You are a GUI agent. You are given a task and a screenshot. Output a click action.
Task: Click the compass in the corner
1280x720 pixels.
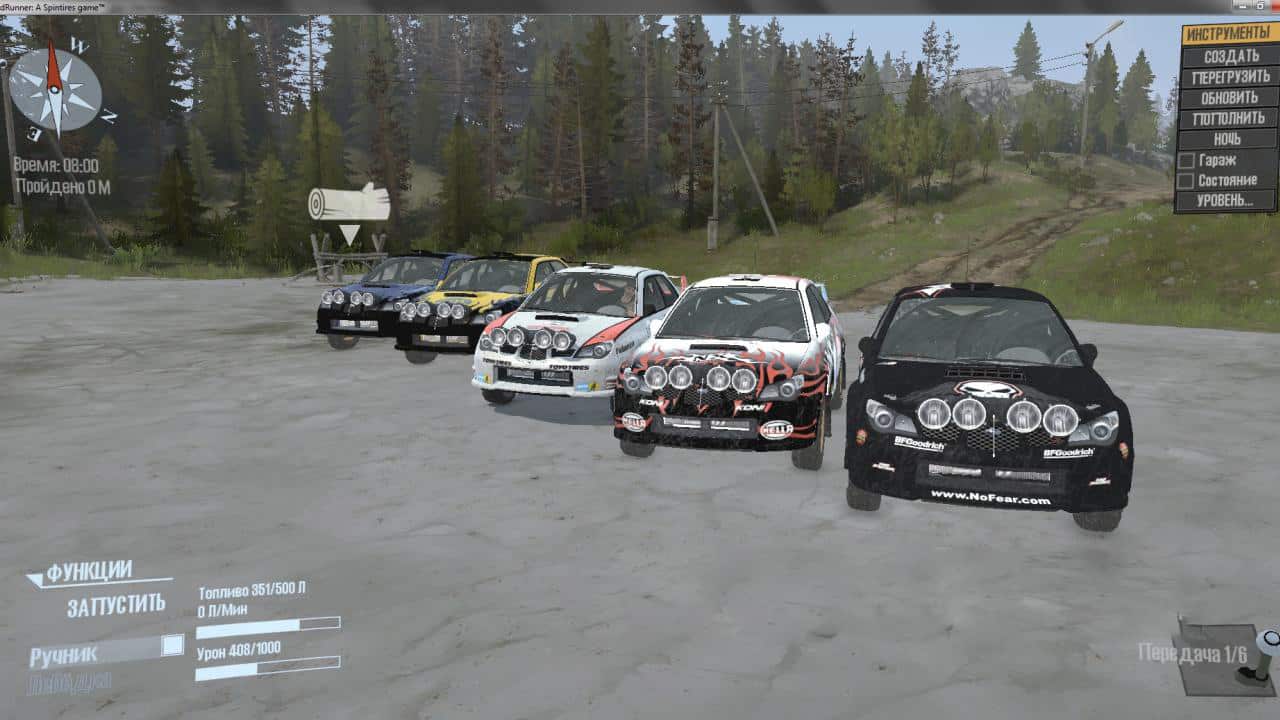click(x=56, y=90)
